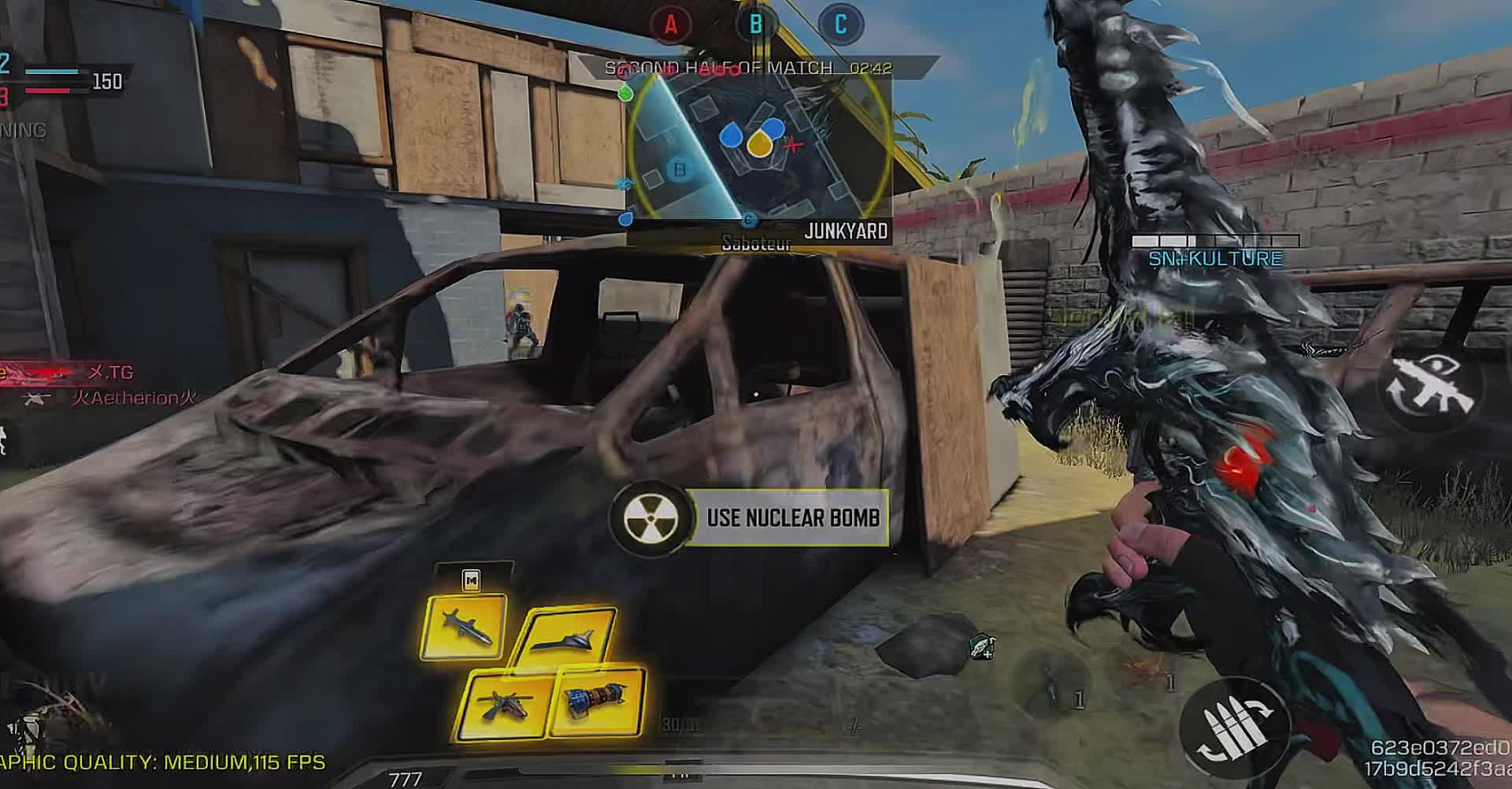
Task: Activate the cruise missile scorestreak
Action: click(x=464, y=628)
